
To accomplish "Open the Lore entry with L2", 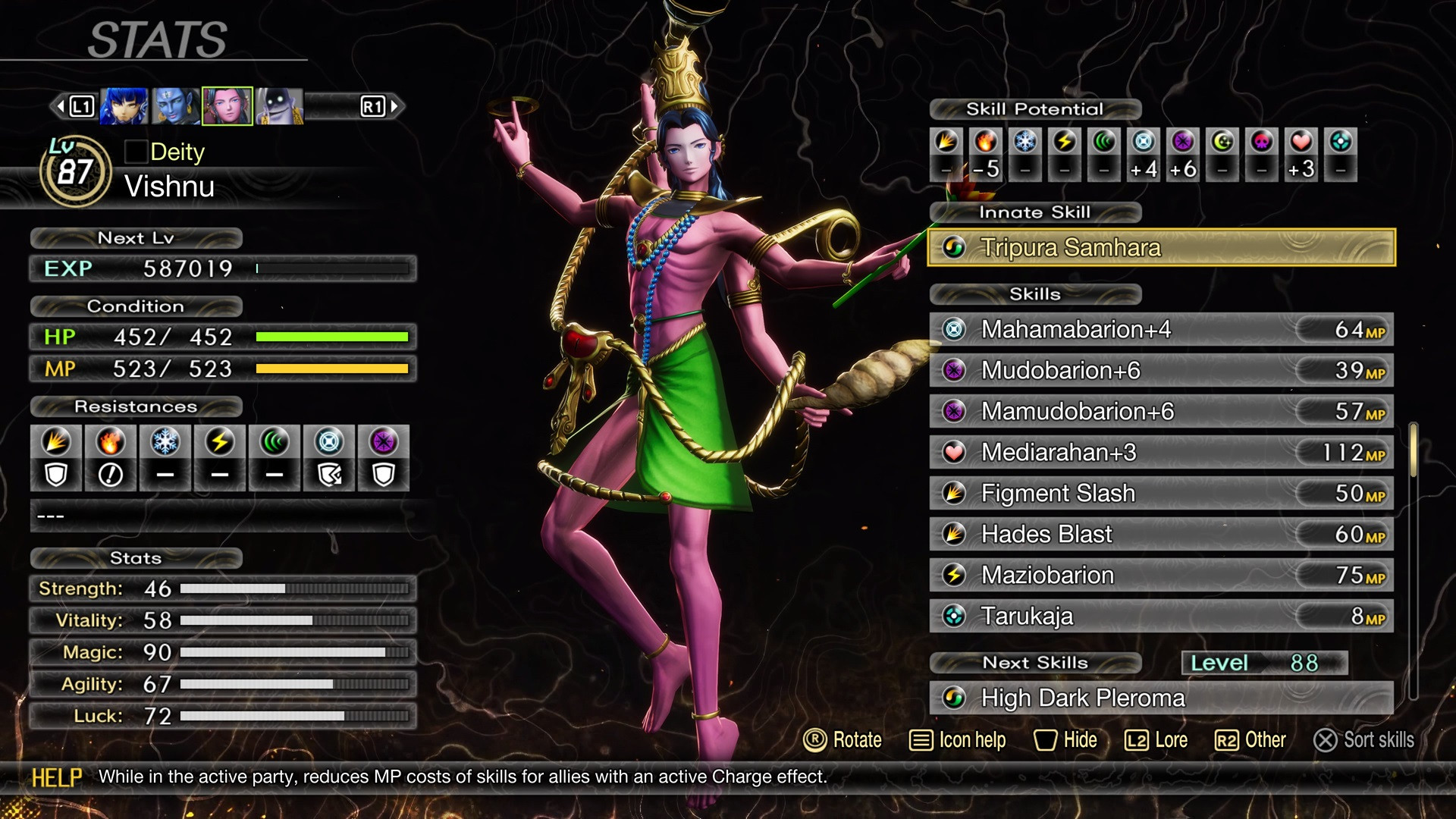I will pyautogui.click(x=1155, y=741).
